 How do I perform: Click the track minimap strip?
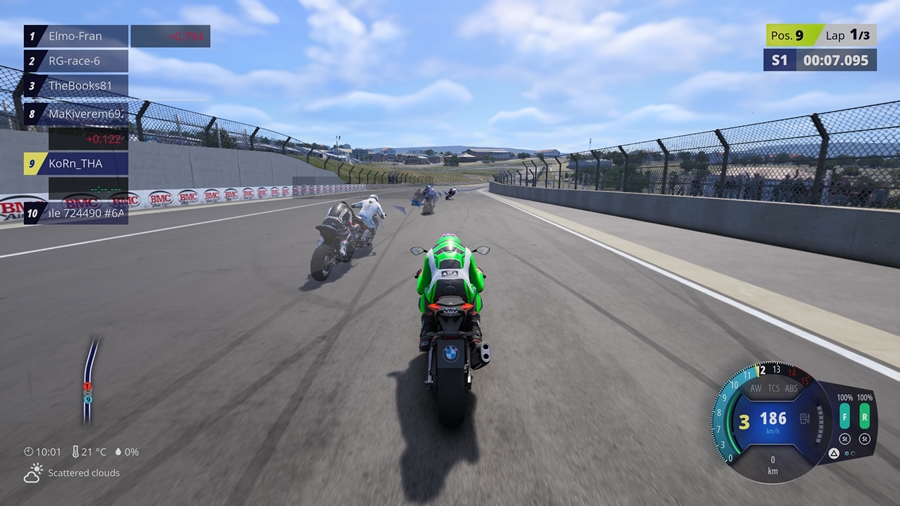(x=89, y=379)
